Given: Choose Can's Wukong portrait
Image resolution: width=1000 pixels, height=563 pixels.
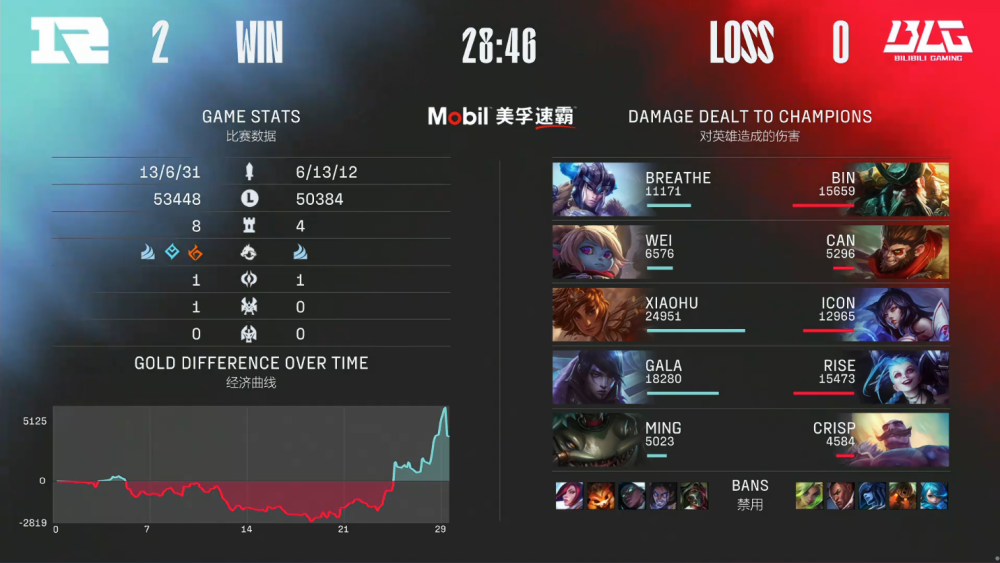Looking at the screenshot, I should click(x=905, y=252).
